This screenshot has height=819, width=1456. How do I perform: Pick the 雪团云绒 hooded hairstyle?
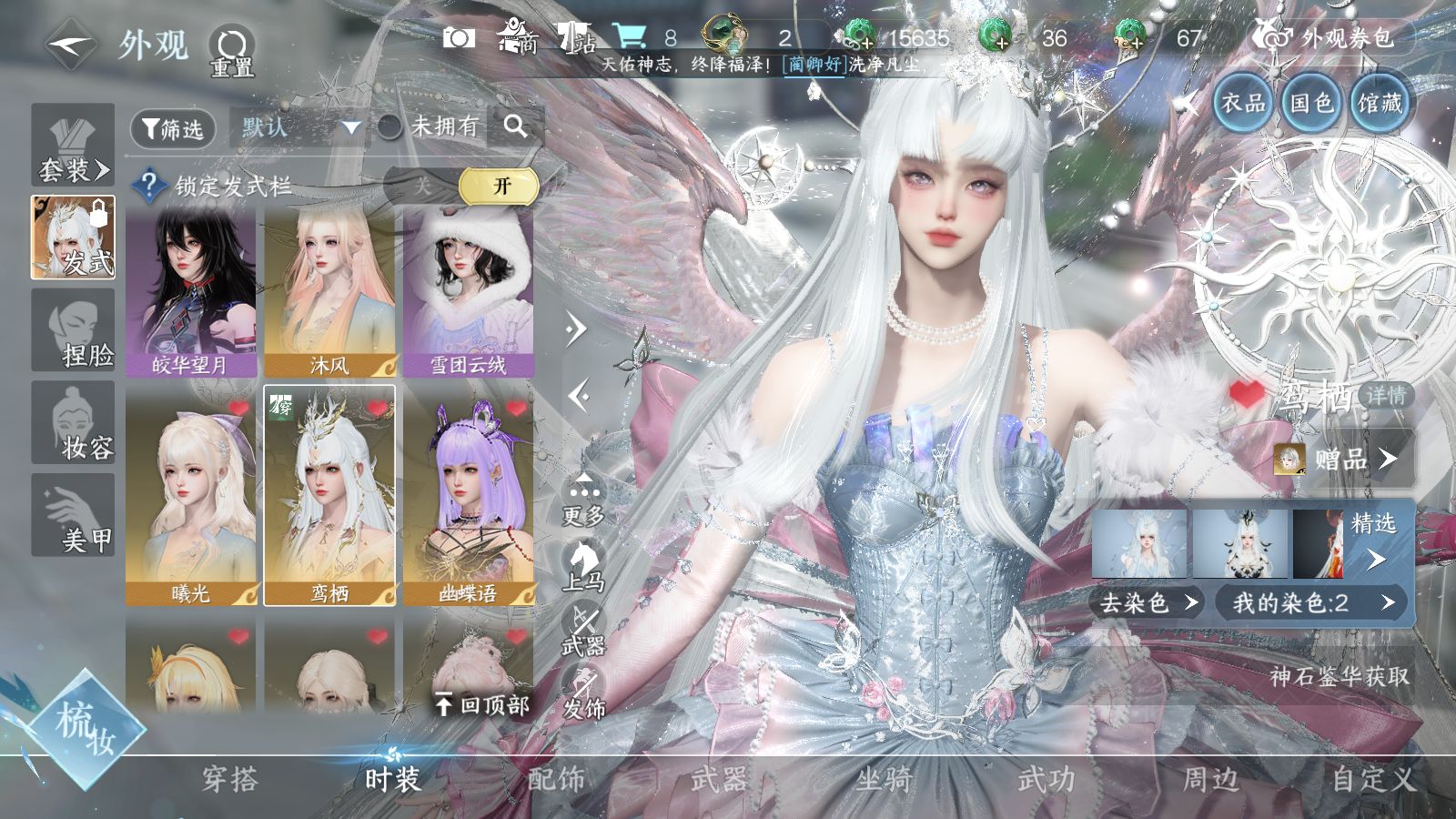click(x=469, y=291)
